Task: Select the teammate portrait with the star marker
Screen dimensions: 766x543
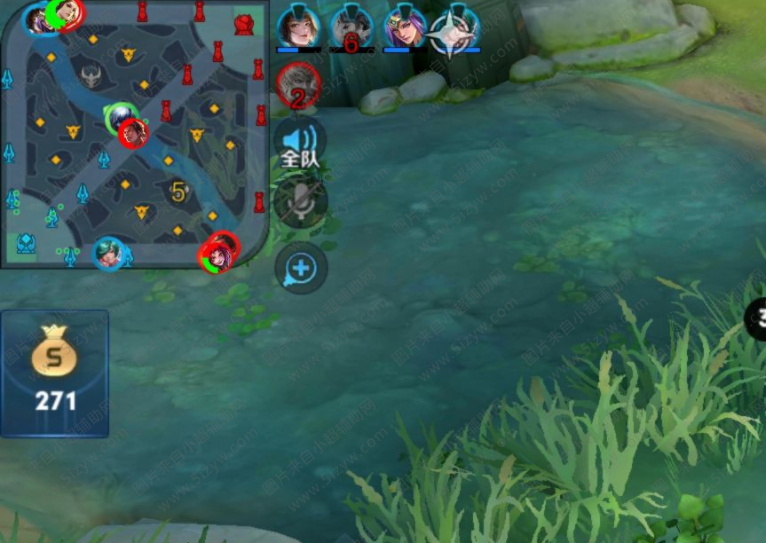Action: [x=455, y=27]
